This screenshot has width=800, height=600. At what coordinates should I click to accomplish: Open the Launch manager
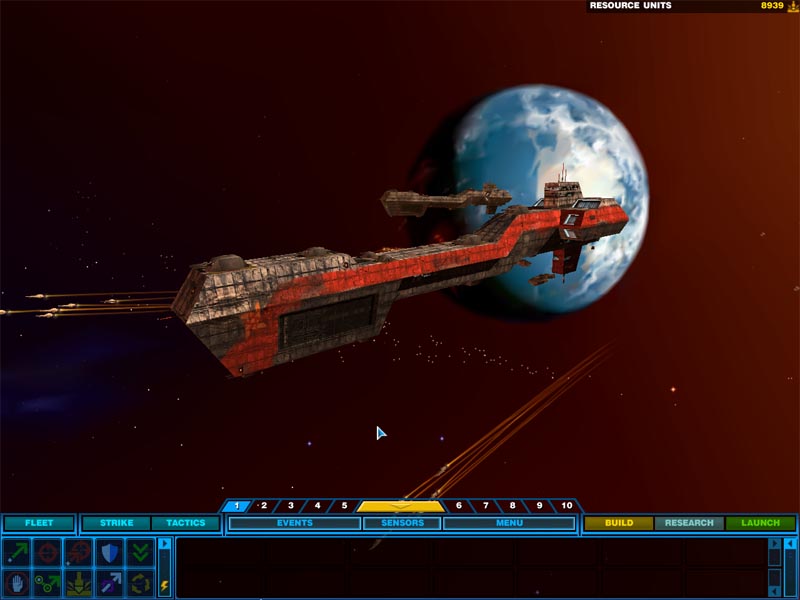[x=760, y=523]
